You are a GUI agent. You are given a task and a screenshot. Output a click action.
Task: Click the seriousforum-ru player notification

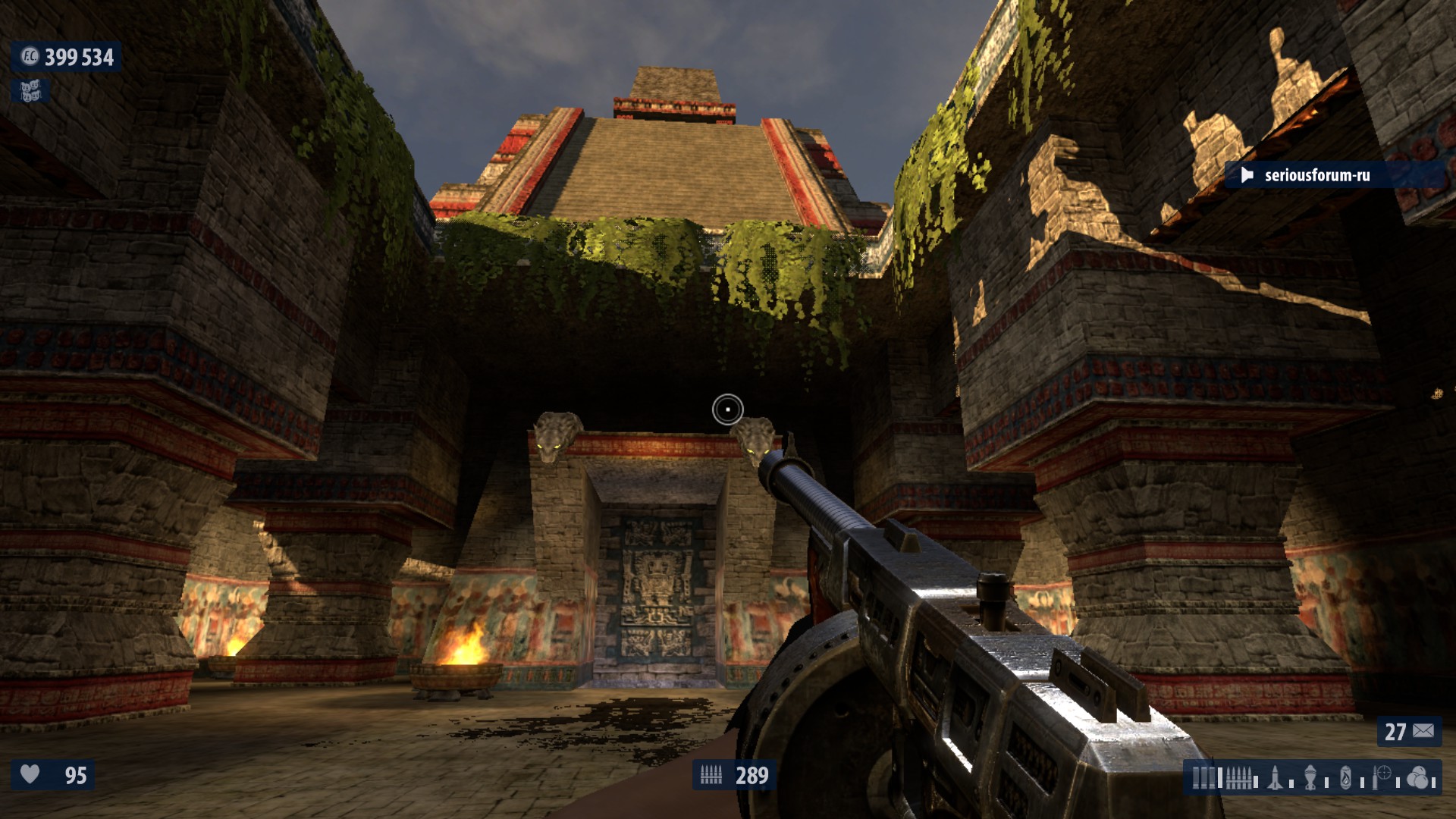1316,175
